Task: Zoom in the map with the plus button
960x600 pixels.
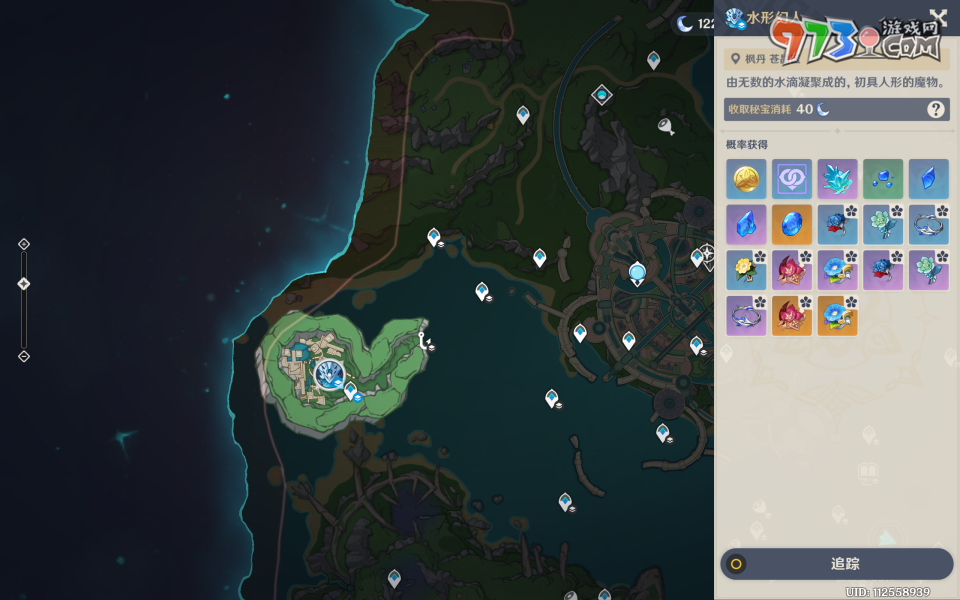Action: pos(24,244)
